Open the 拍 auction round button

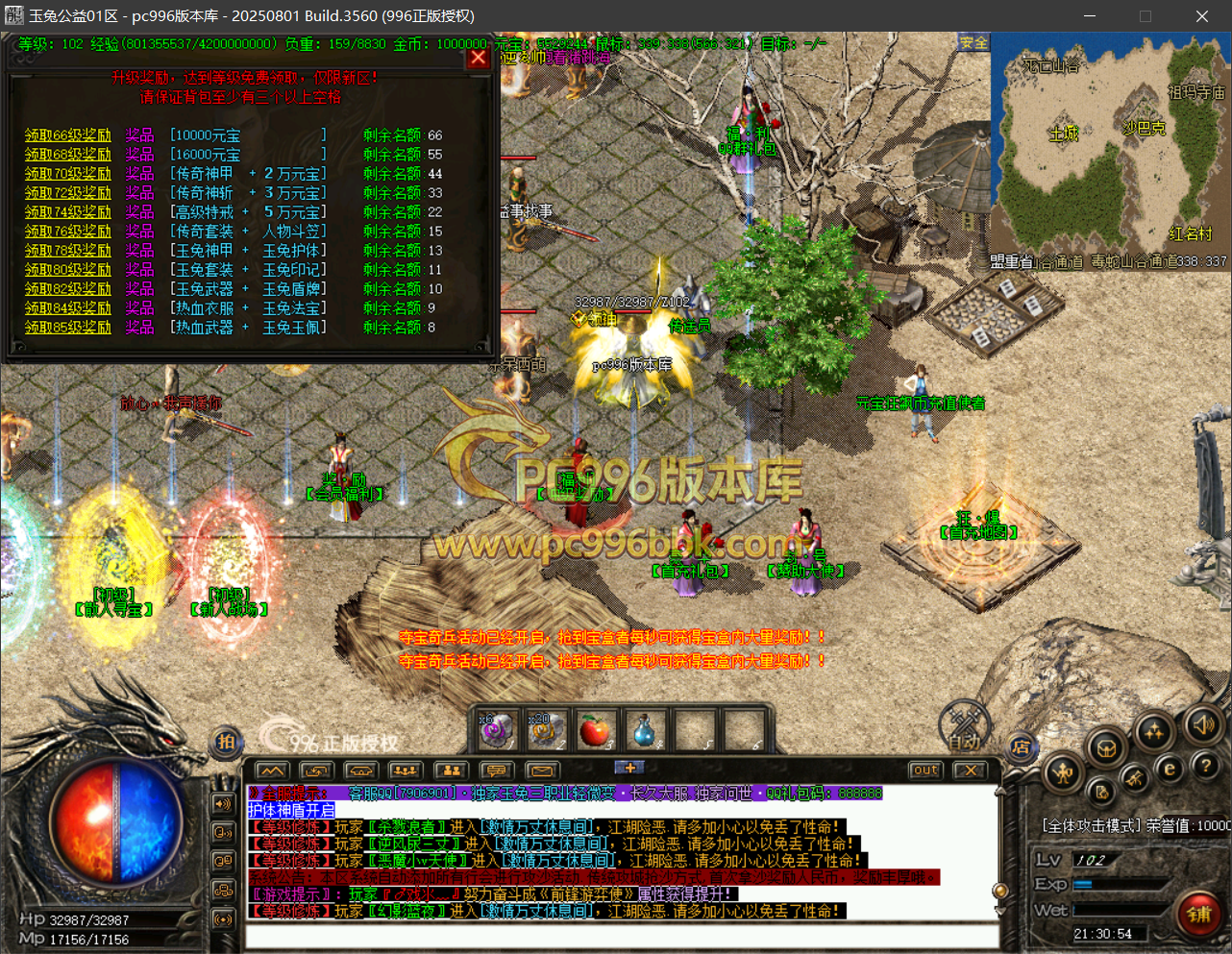(x=226, y=741)
